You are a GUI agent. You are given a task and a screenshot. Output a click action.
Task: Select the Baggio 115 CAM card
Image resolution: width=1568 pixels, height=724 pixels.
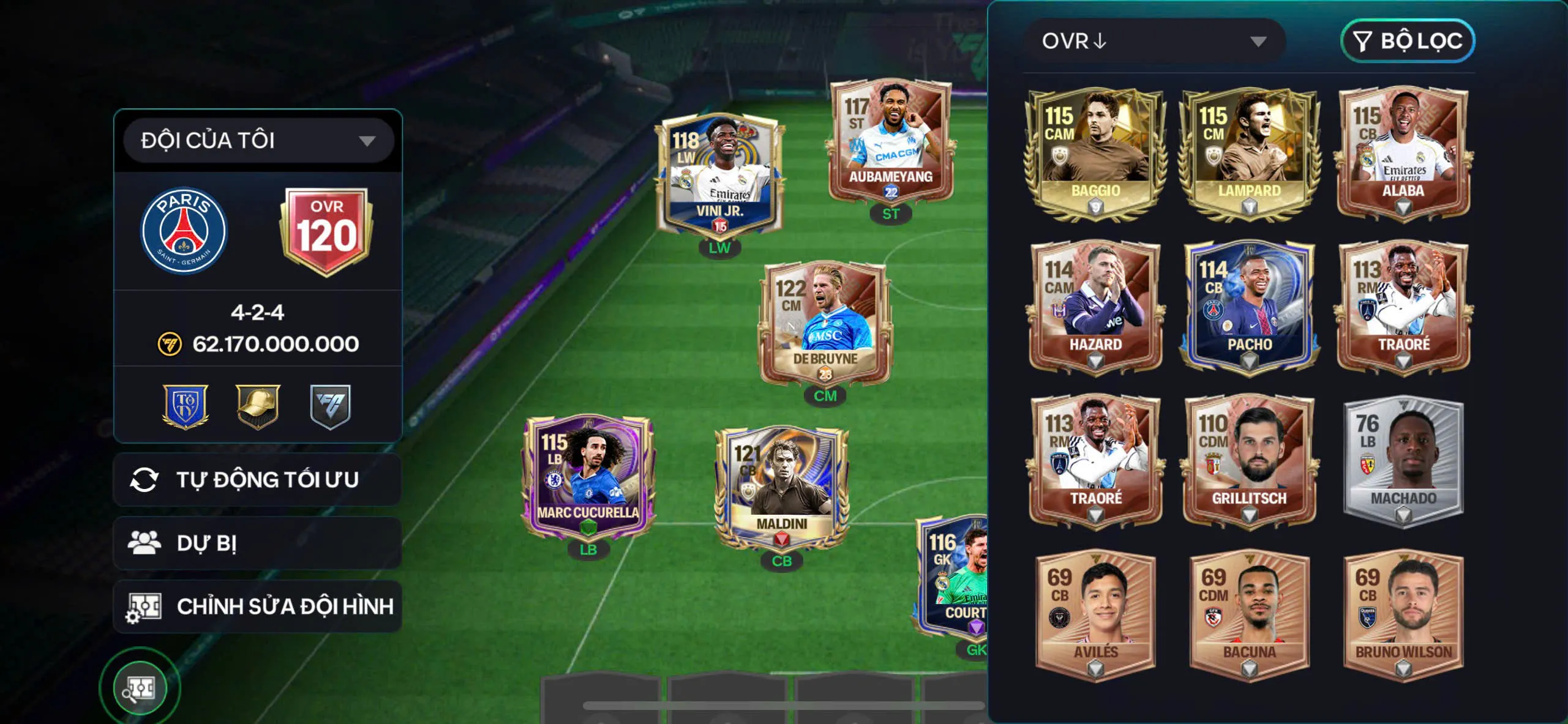[1095, 153]
